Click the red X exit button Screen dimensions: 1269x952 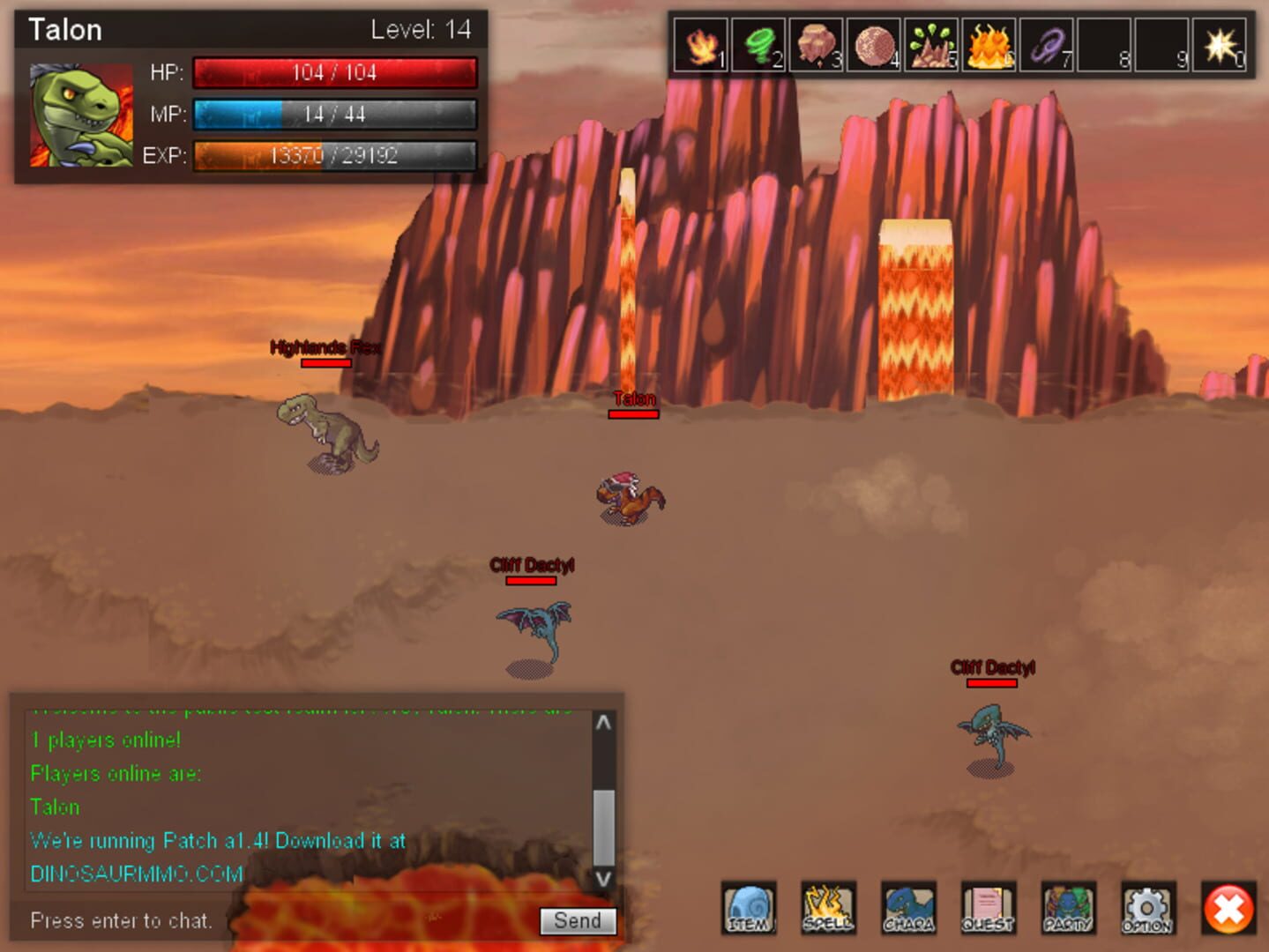1228,909
